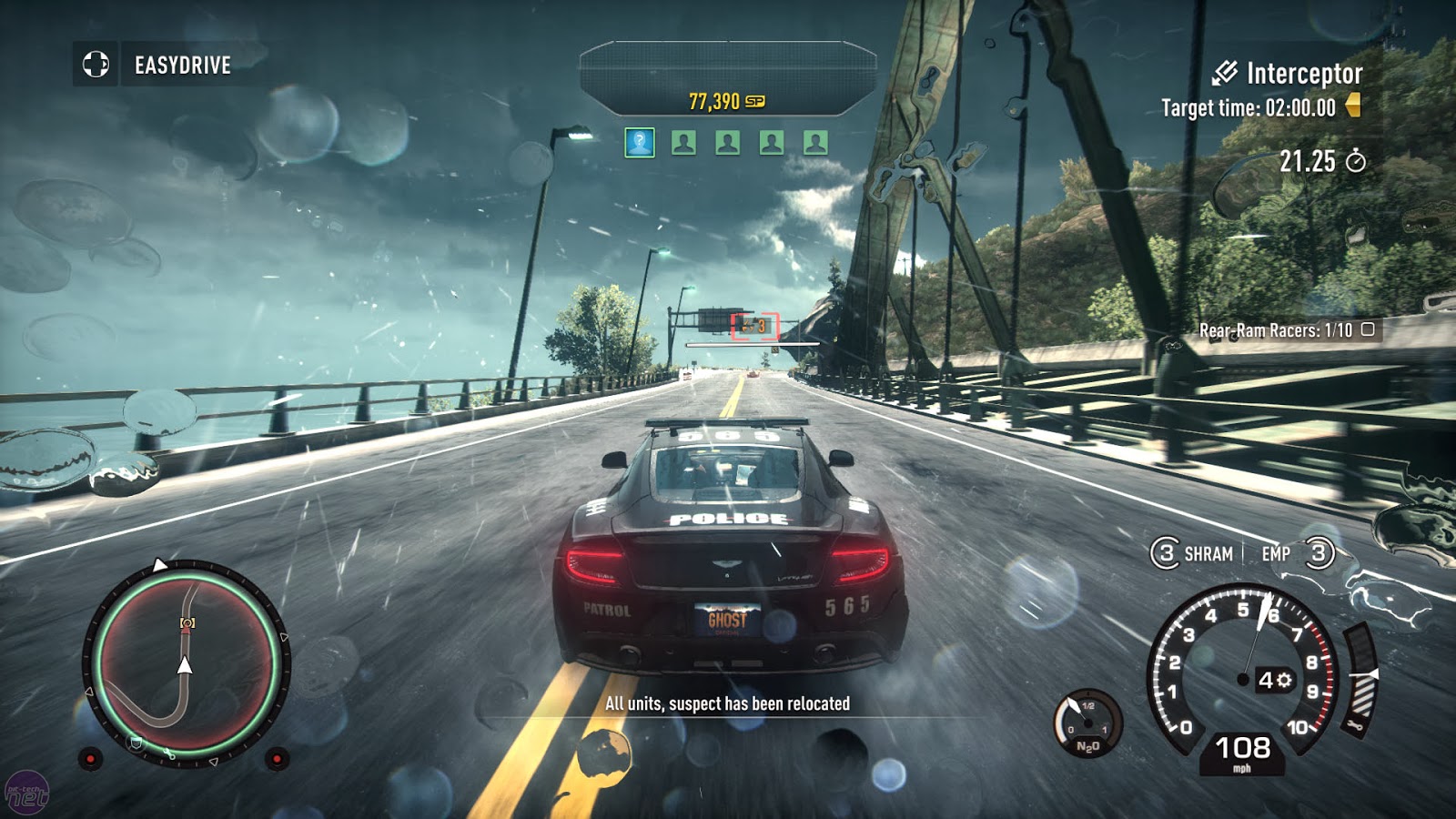1456x819 pixels.
Task: Toggle the Rear-Ram Racers objective checkbox
Action: 1367,329
